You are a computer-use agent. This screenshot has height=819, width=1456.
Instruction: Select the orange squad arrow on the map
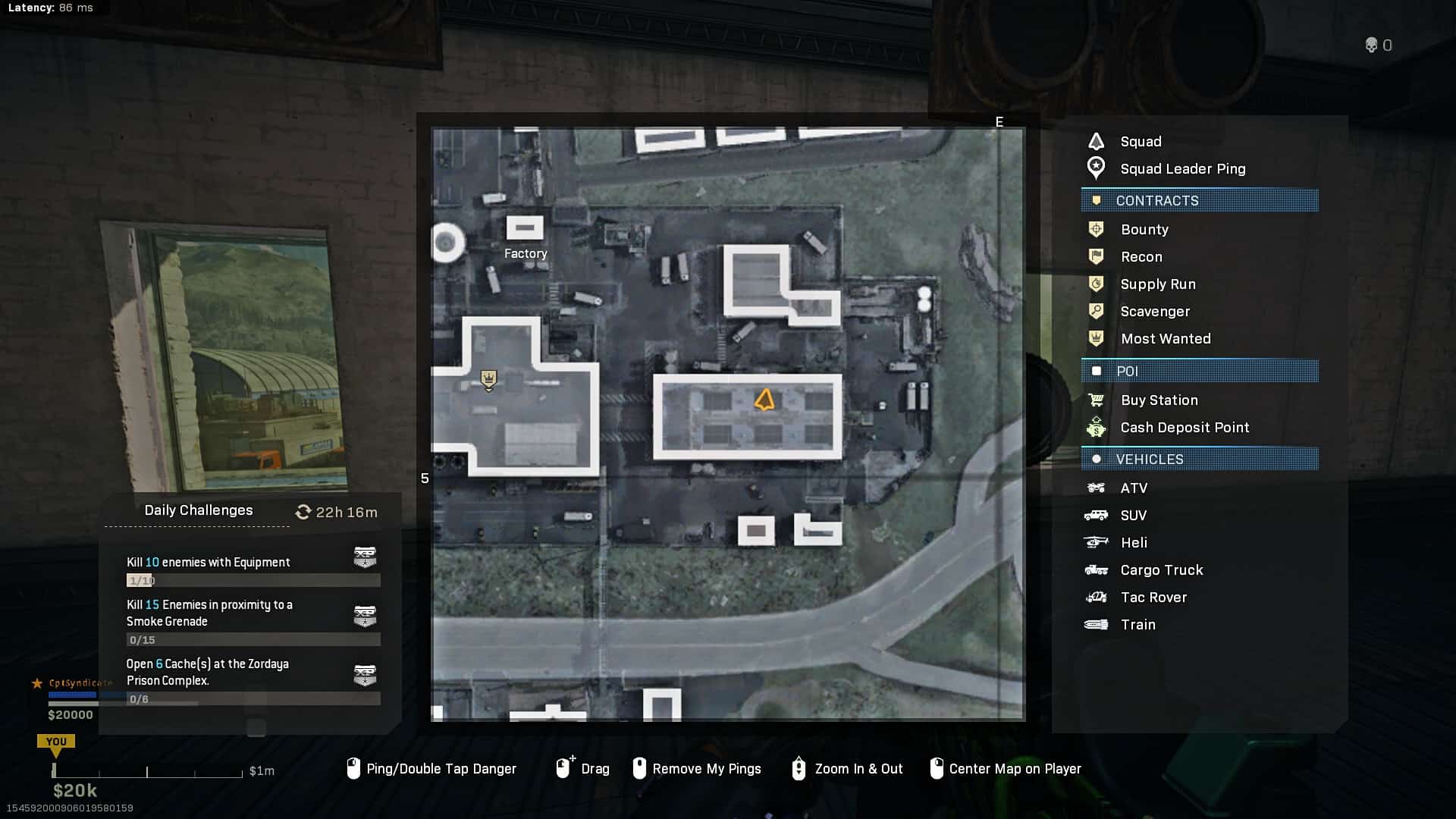pyautogui.click(x=764, y=400)
